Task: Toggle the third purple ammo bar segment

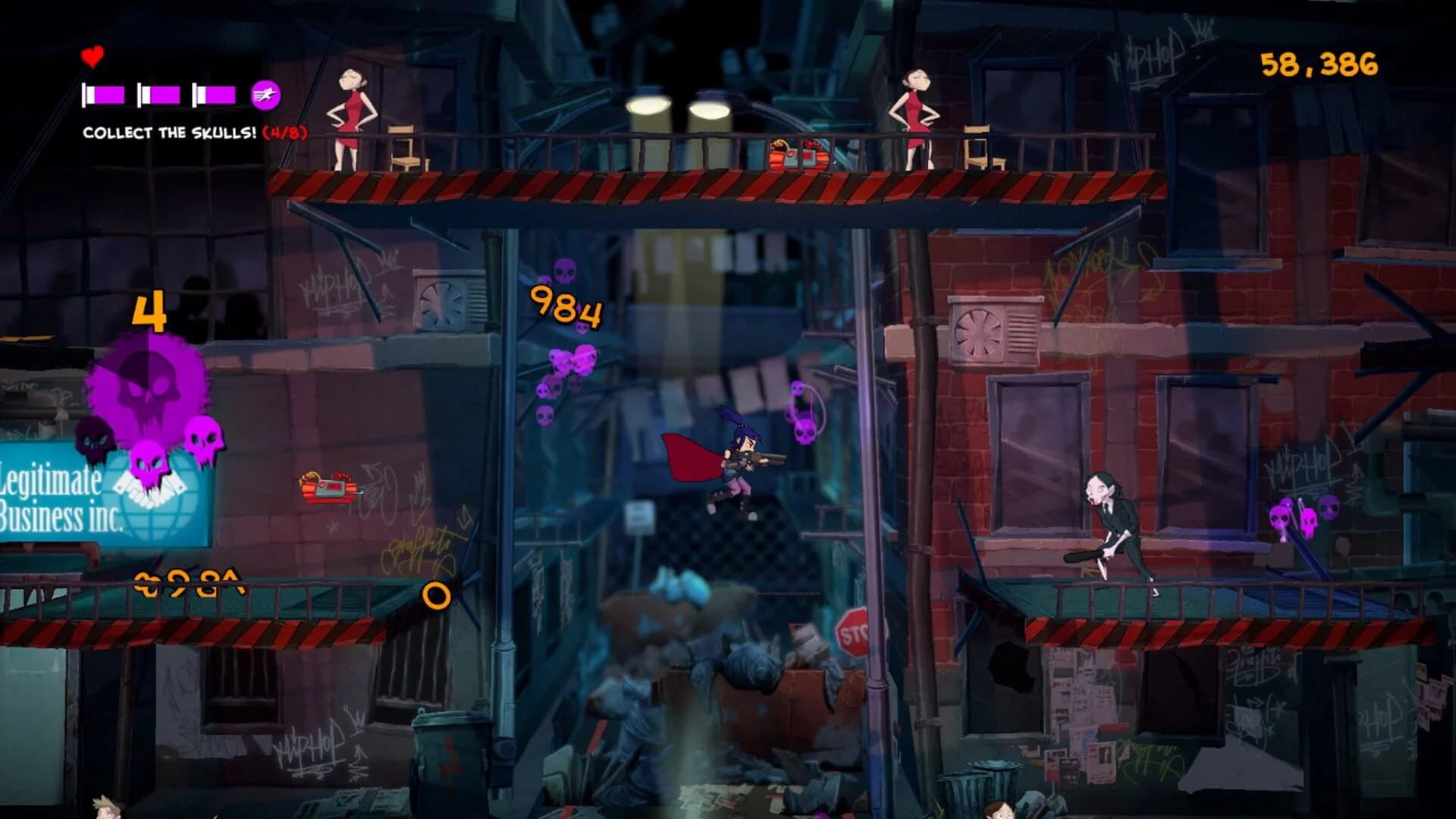Action: (x=215, y=94)
